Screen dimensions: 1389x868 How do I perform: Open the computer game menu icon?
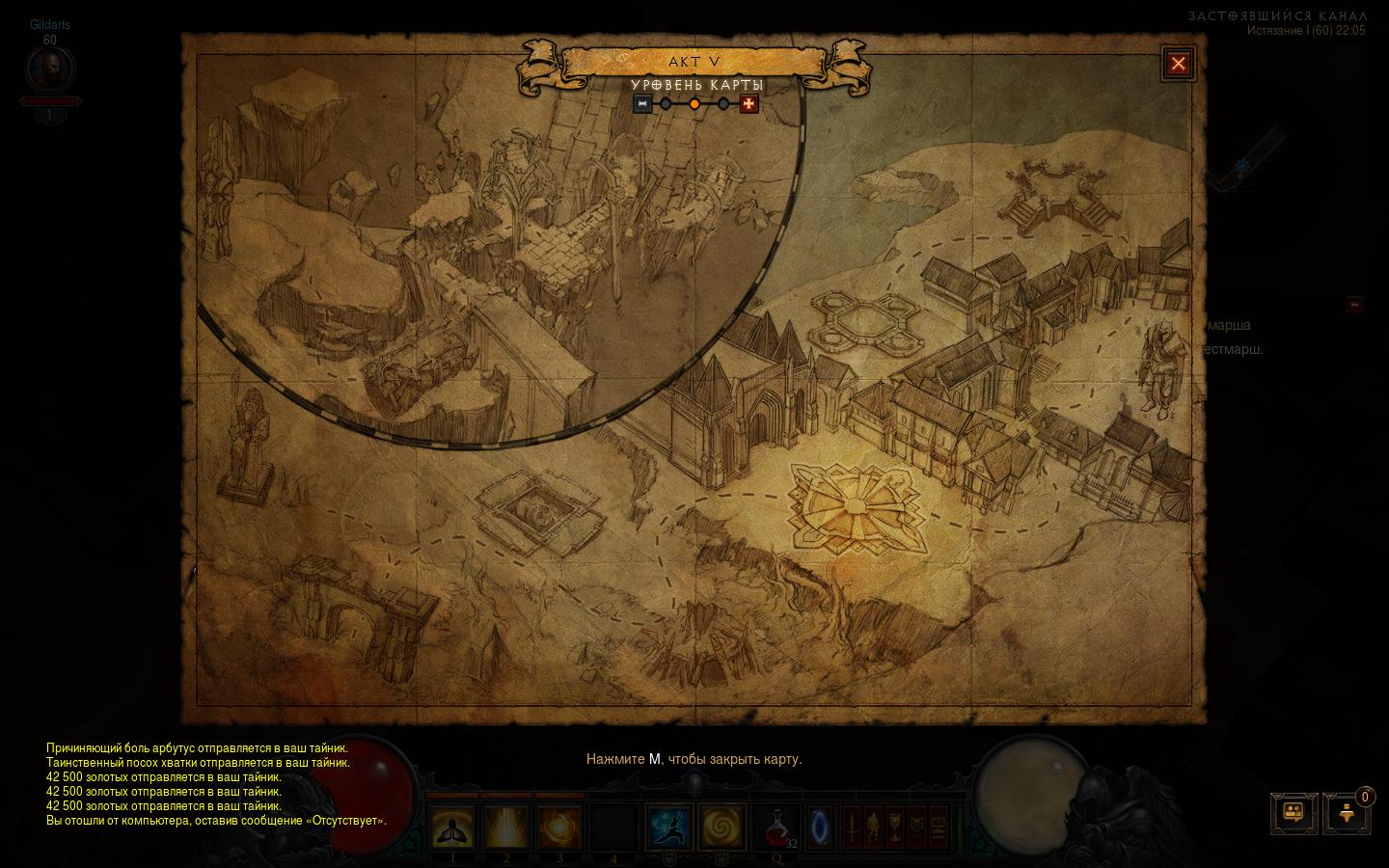pyautogui.click(x=938, y=827)
